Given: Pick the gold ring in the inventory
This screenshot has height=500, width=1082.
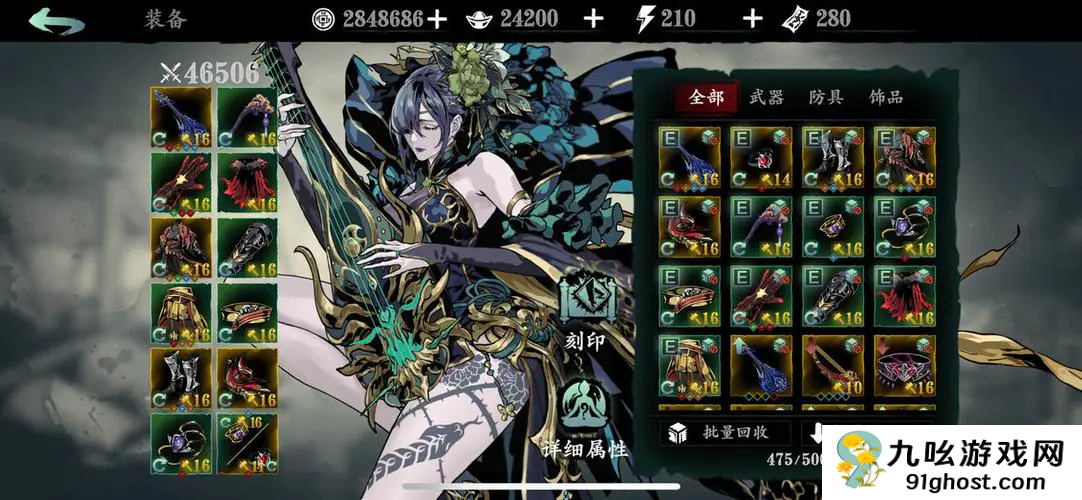Looking at the screenshot, I should coord(833,227).
